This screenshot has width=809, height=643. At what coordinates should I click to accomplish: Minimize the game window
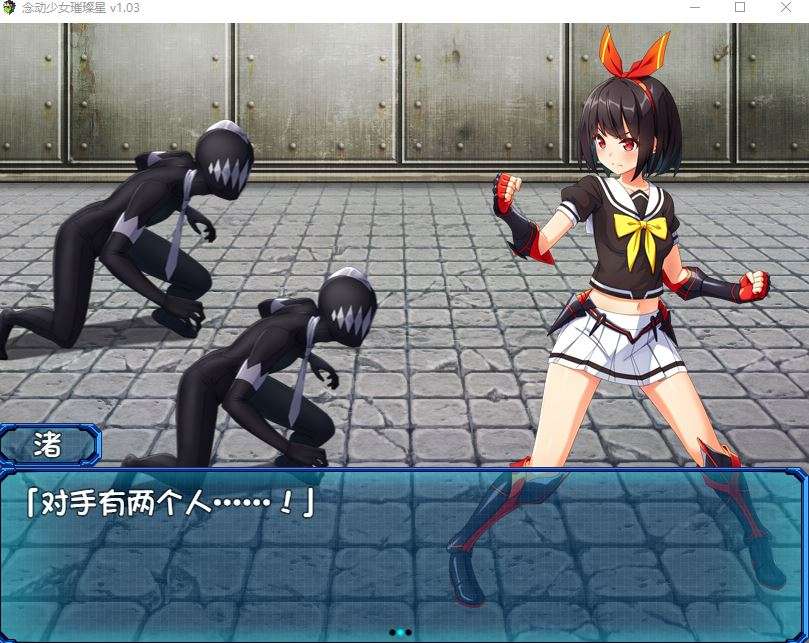click(x=694, y=8)
